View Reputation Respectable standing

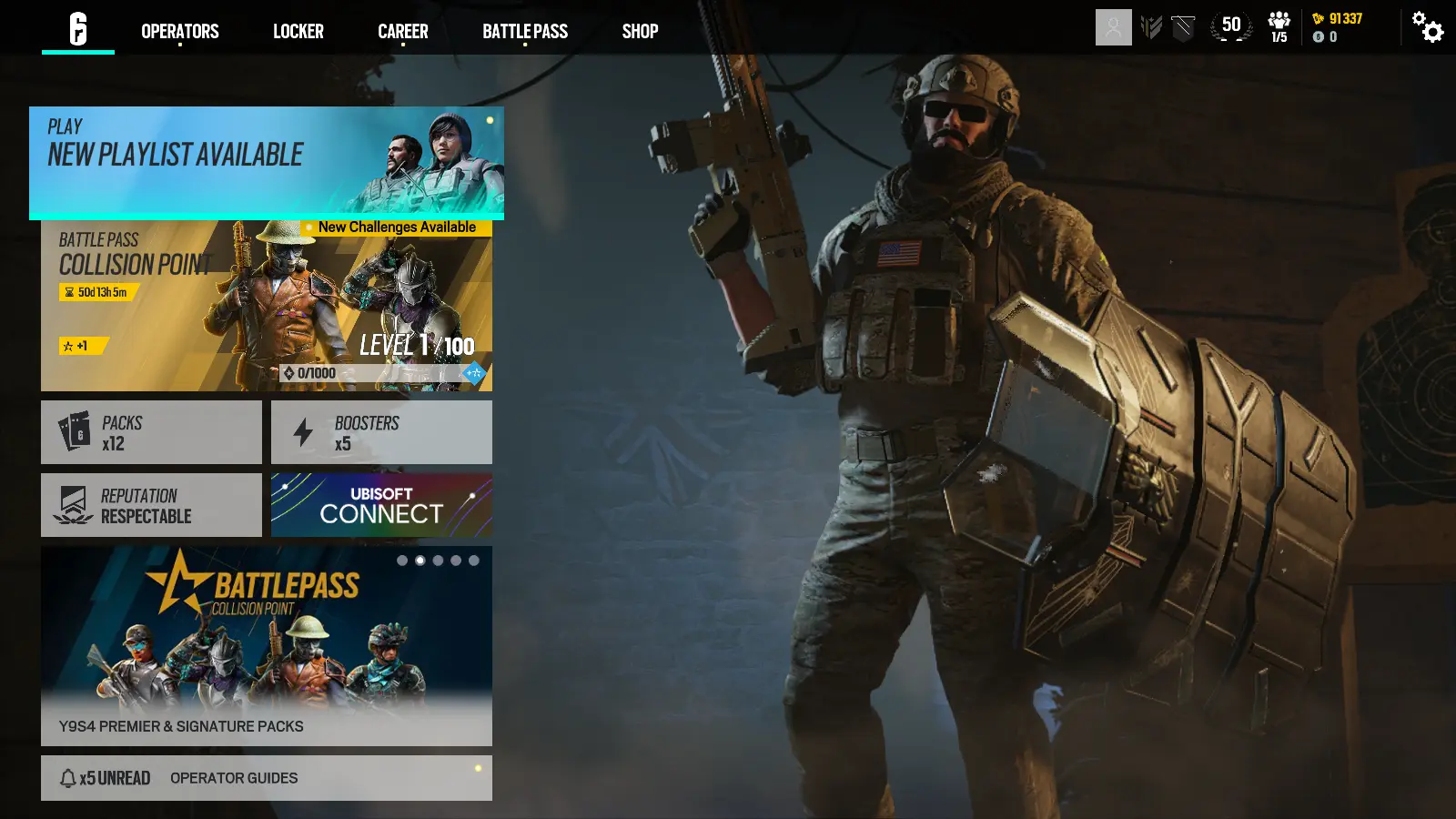click(x=151, y=505)
